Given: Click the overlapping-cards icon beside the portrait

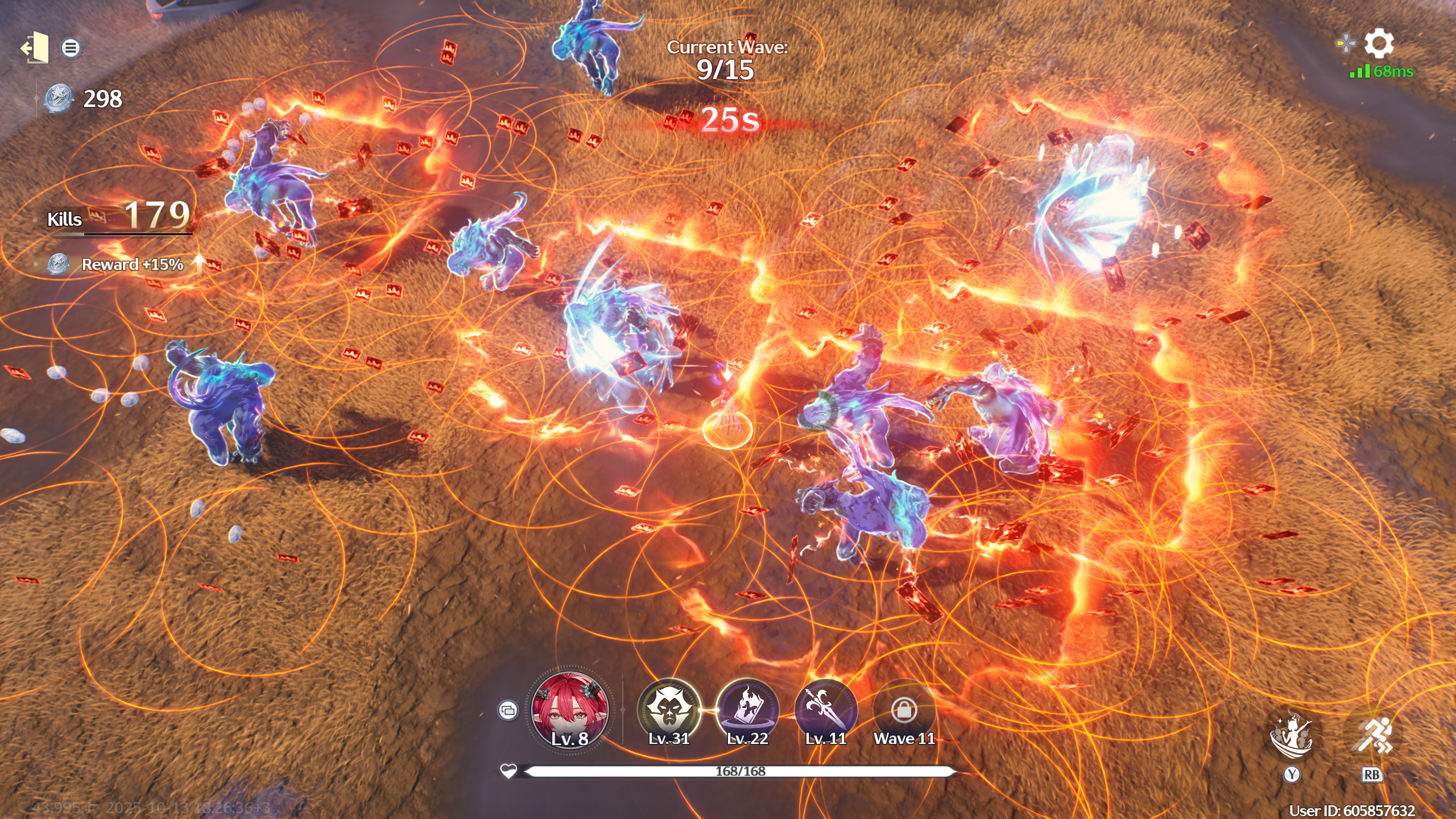Looking at the screenshot, I should 507,710.
